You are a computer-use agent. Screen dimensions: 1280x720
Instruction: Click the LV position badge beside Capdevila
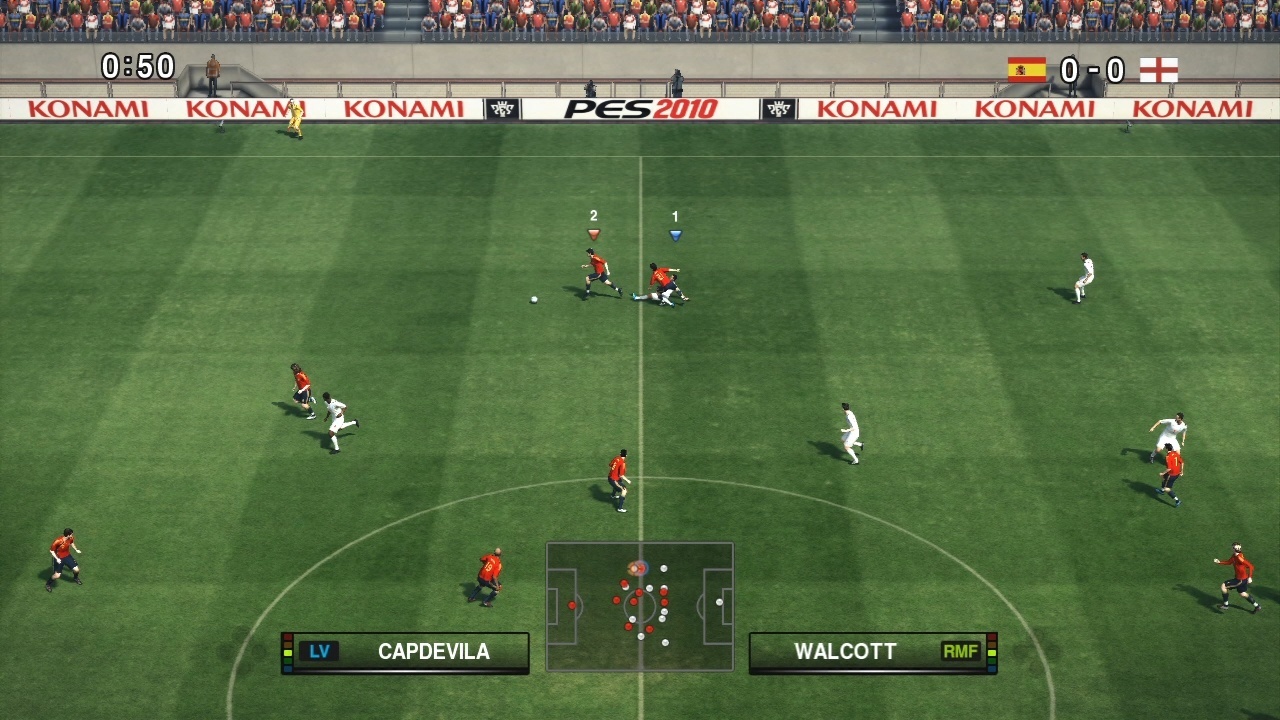pos(319,651)
